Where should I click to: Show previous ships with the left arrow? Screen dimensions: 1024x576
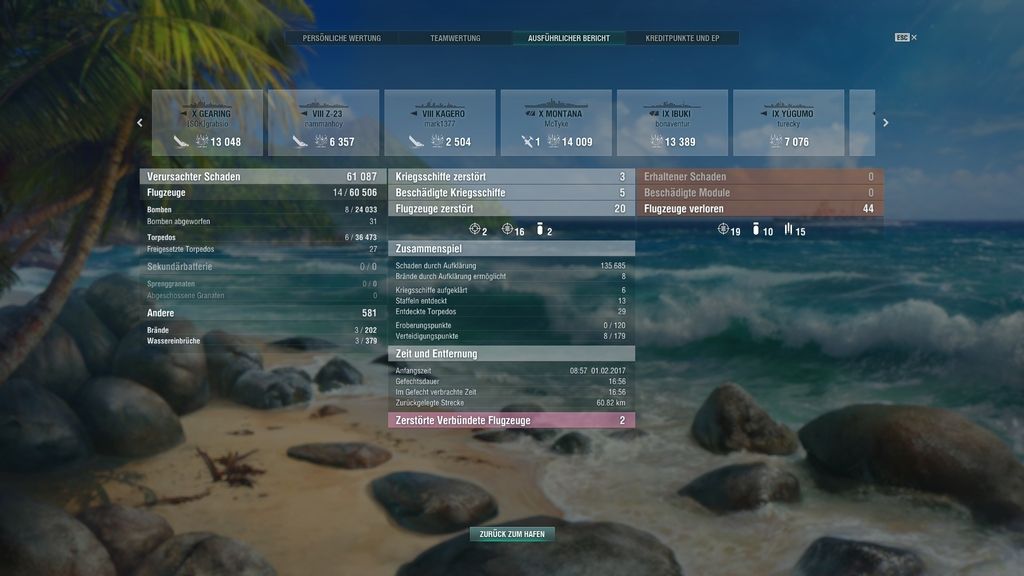[x=140, y=123]
